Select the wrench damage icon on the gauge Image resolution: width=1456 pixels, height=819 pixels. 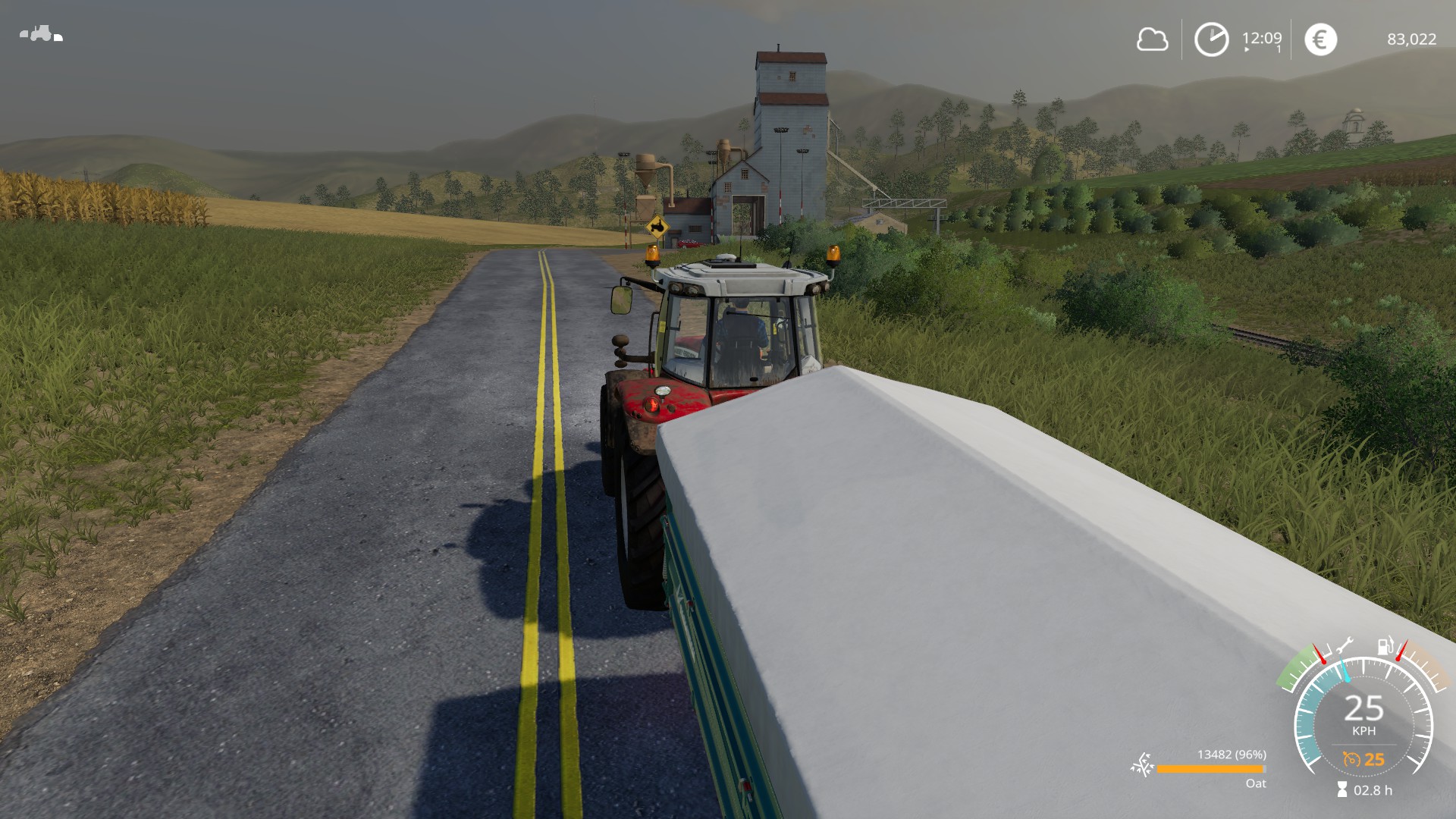pyautogui.click(x=1344, y=646)
